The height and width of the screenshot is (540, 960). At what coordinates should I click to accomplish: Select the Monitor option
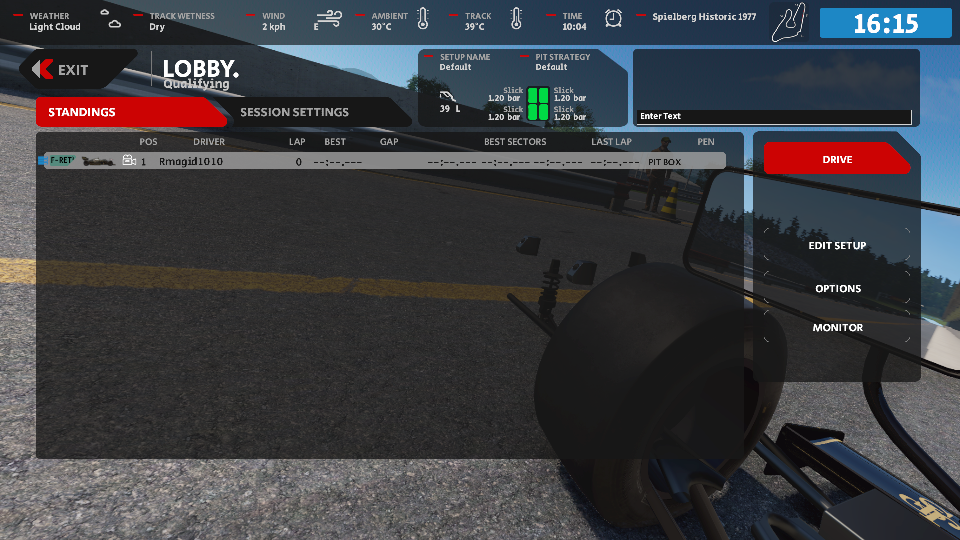(x=837, y=327)
